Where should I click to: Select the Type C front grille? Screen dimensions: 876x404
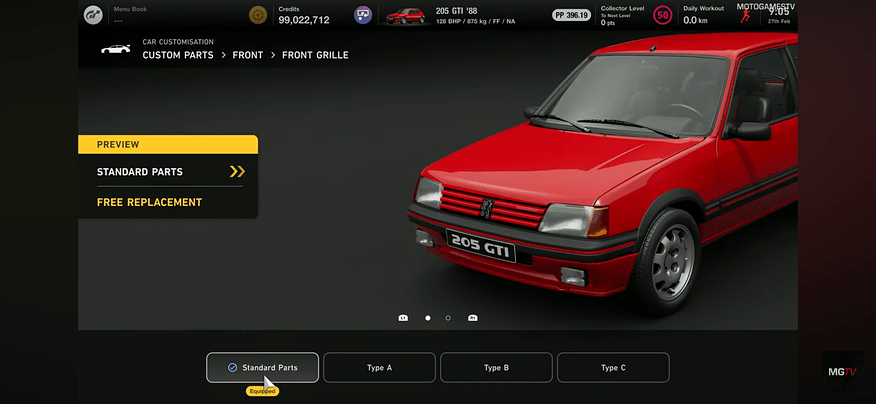[x=613, y=368]
